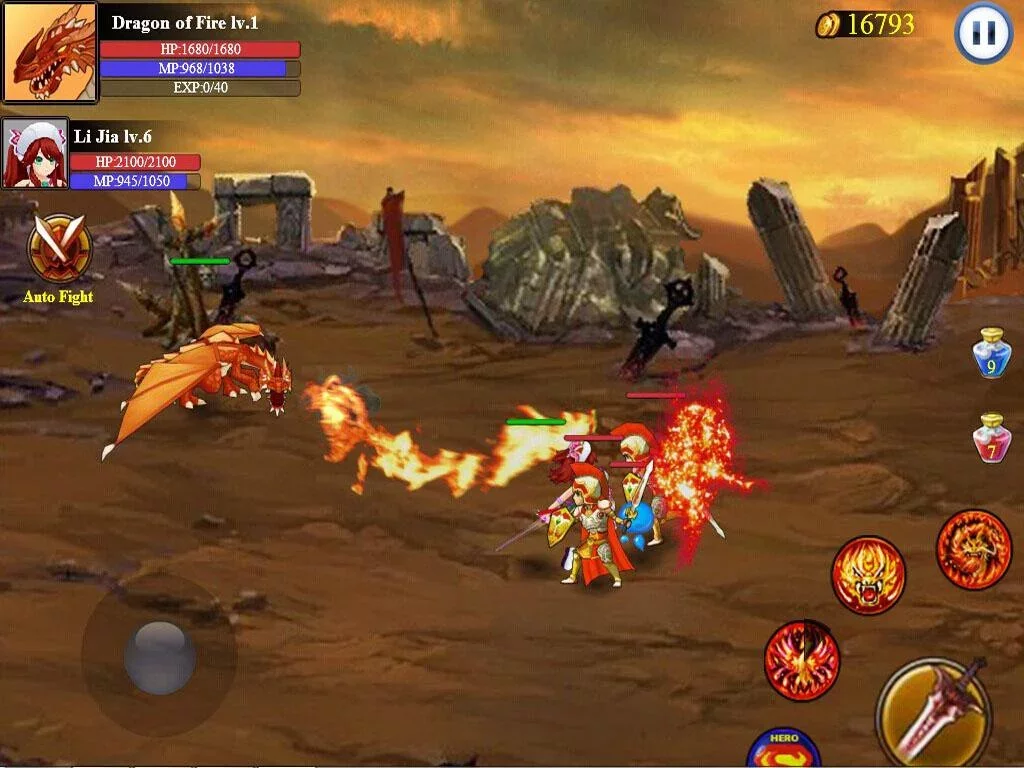Use the blue mana potion

(992, 353)
